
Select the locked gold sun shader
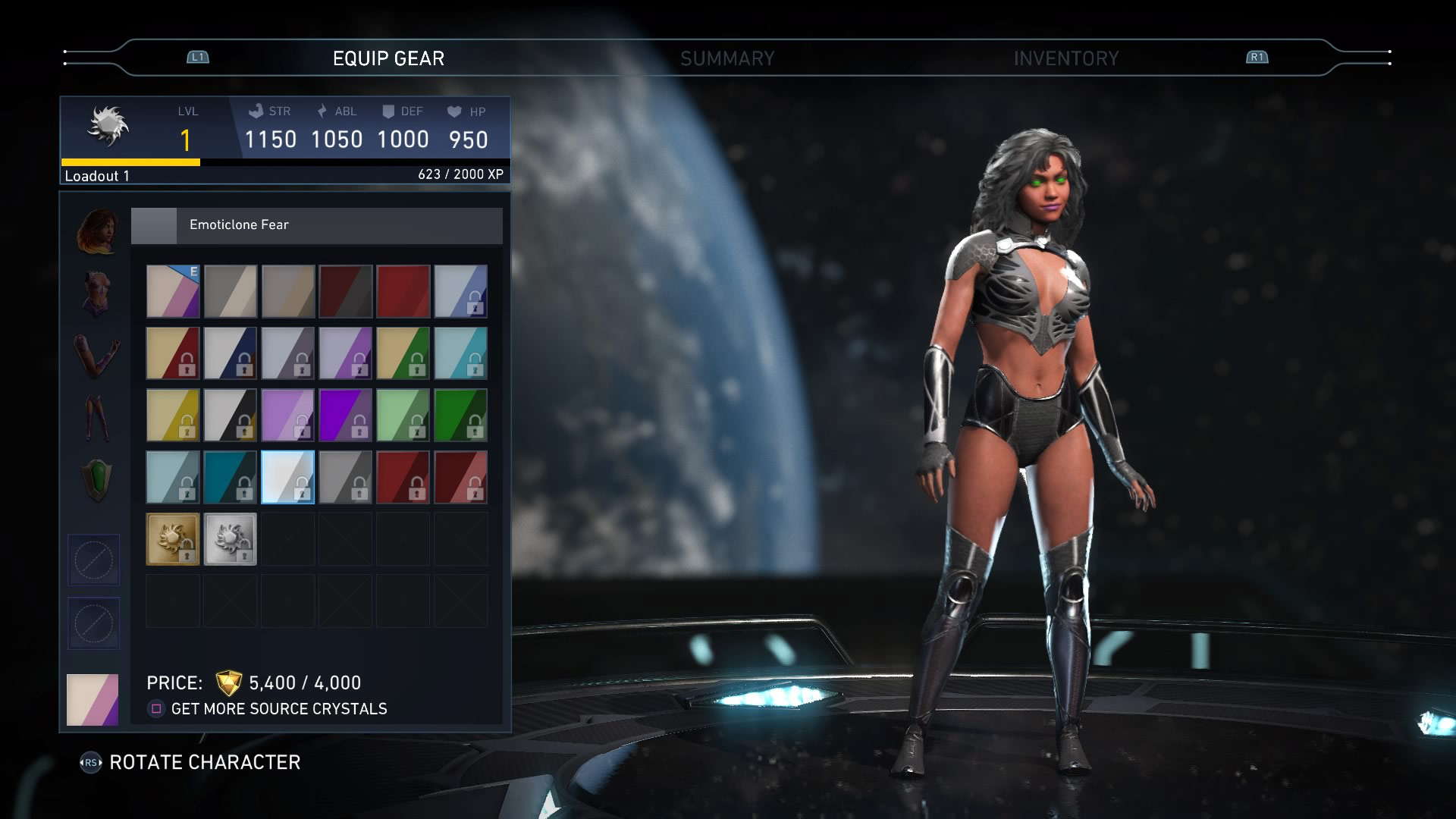click(173, 538)
